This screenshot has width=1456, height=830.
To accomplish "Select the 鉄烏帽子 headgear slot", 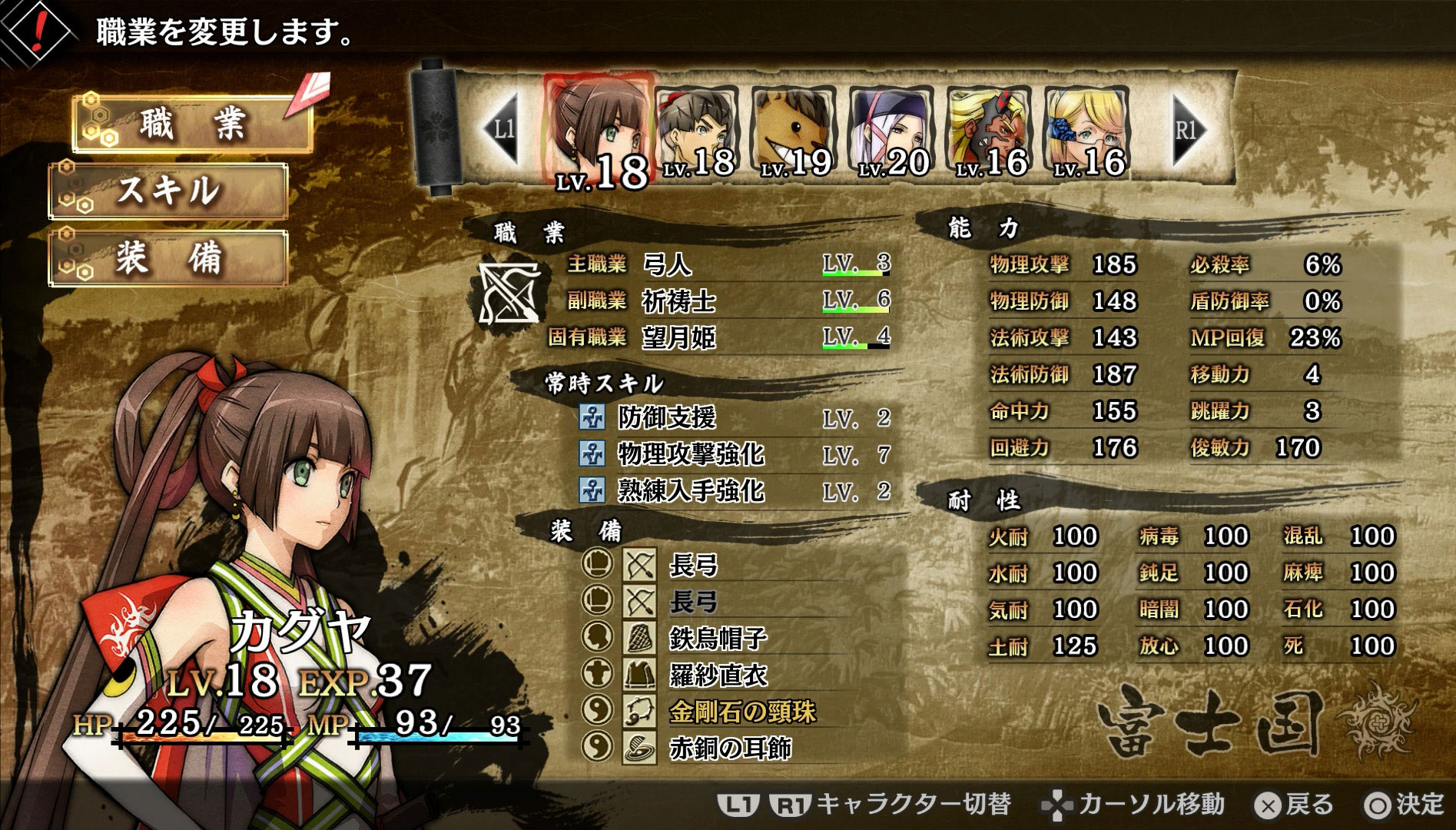I will [718, 638].
